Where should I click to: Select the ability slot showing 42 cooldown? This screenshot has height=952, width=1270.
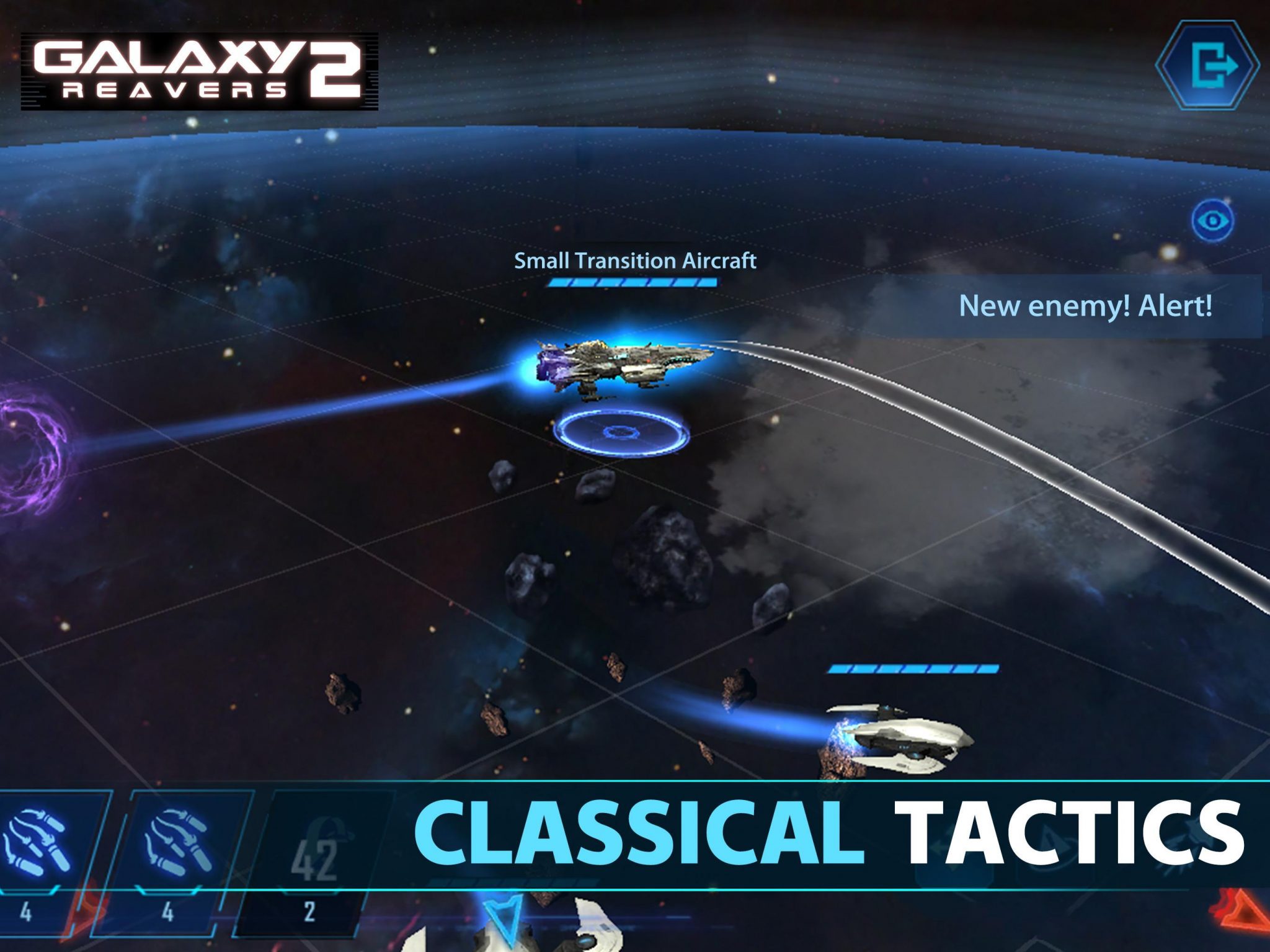click(313, 859)
